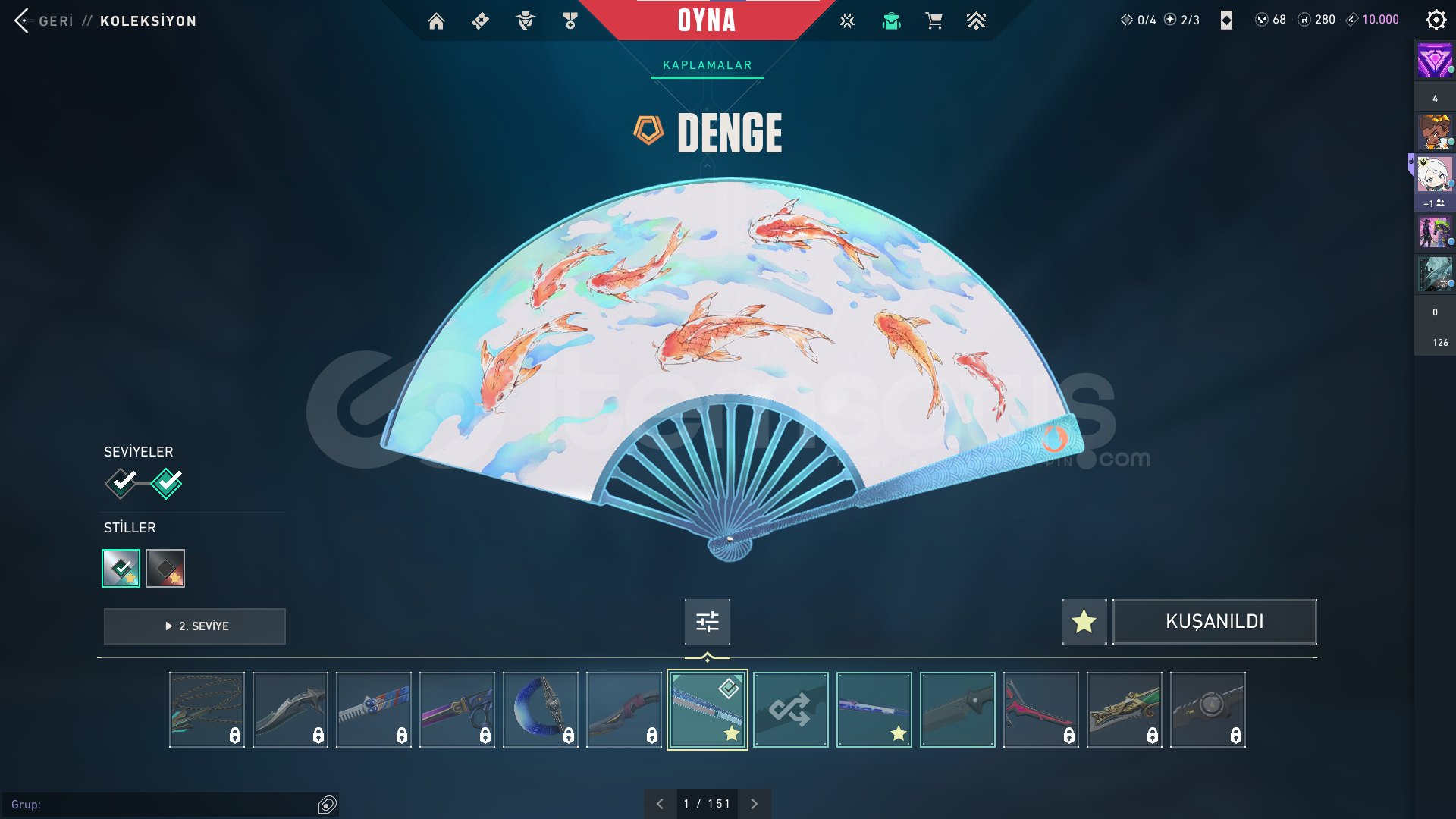Select the KAPLAMALAR tab

pyautogui.click(x=707, y=65)
